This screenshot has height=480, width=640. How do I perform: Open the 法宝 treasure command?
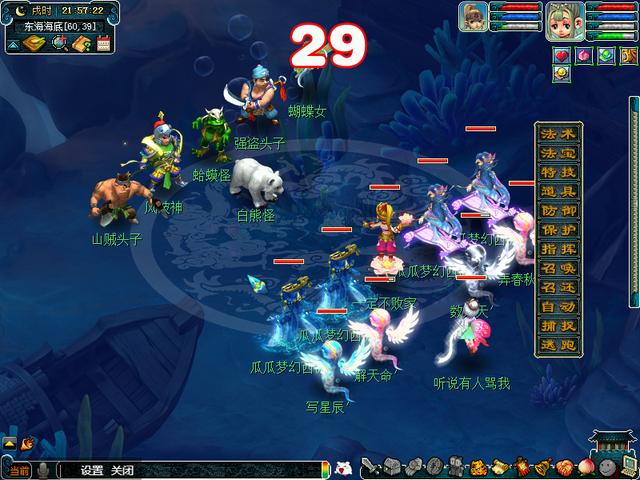(x=559, y=153)
